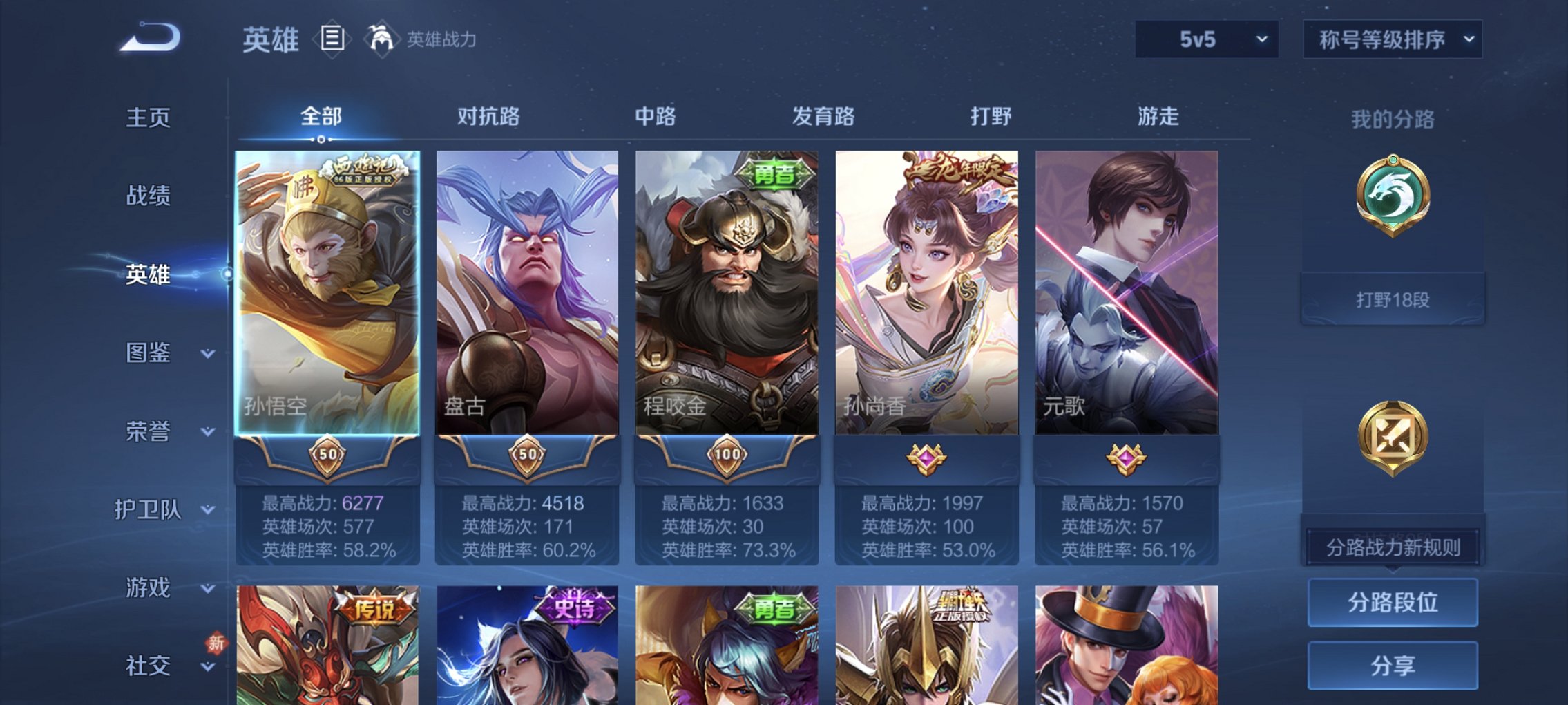Open the 5v5 mode dropdown
1568x705 pixels.
point(1204,39)
